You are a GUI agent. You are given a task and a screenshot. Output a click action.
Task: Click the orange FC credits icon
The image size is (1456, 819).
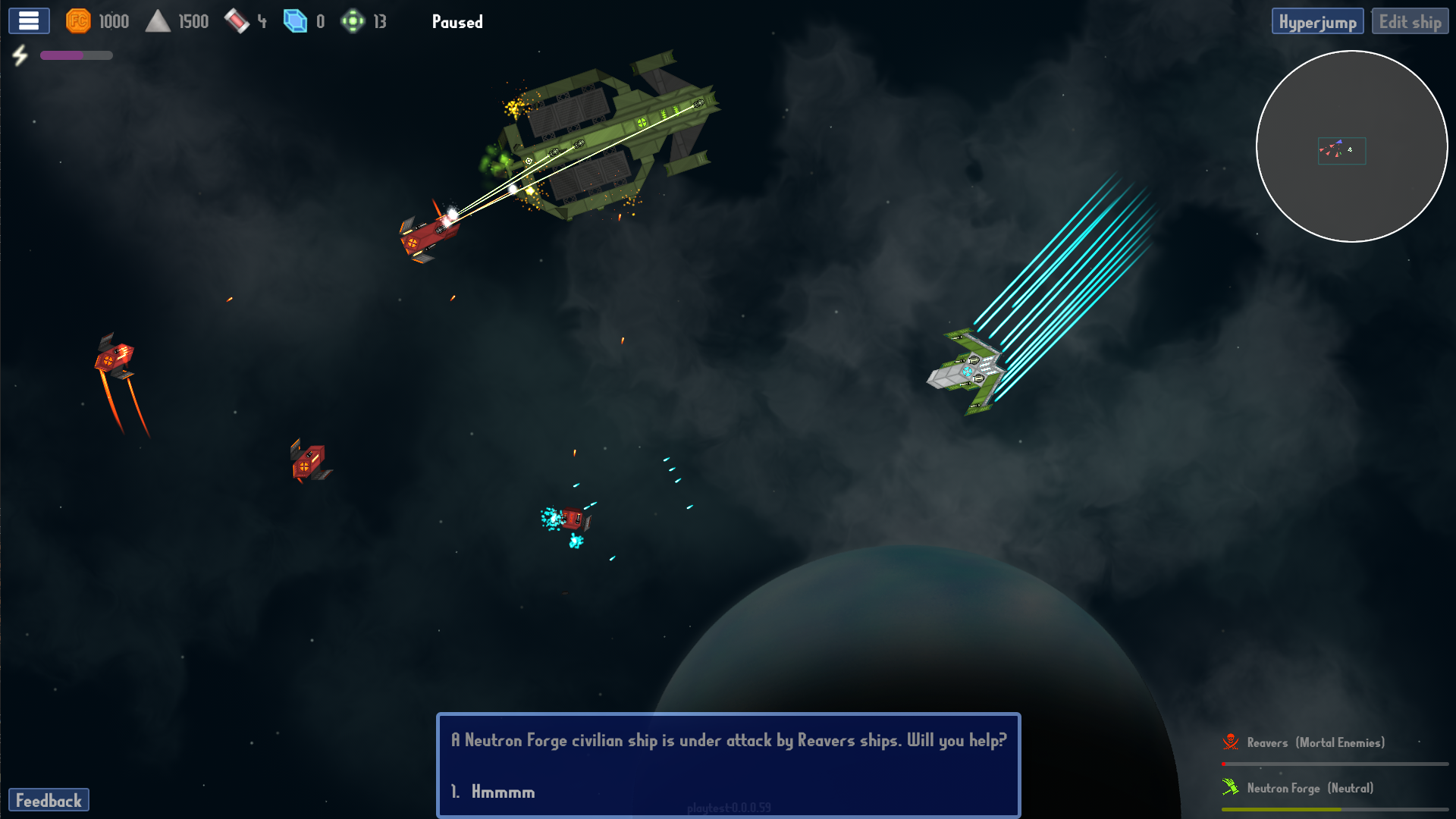tap(79, 21)
